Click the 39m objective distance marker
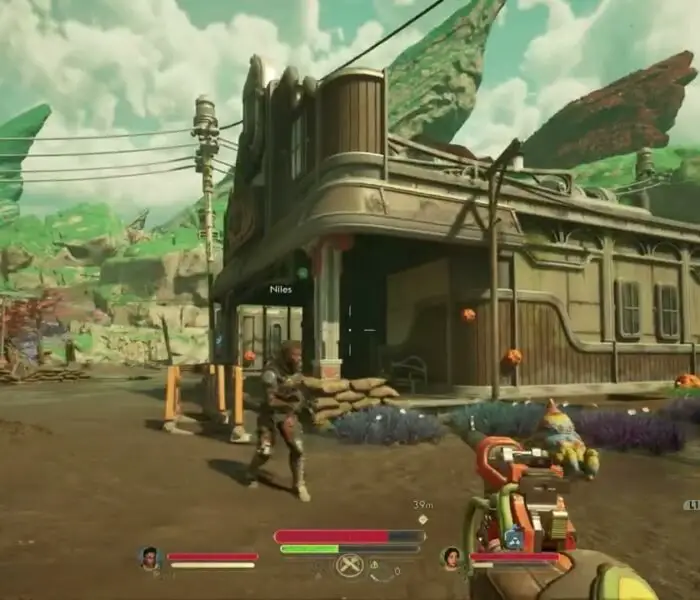This screenshot has height=600, width=700. point(422,506)
